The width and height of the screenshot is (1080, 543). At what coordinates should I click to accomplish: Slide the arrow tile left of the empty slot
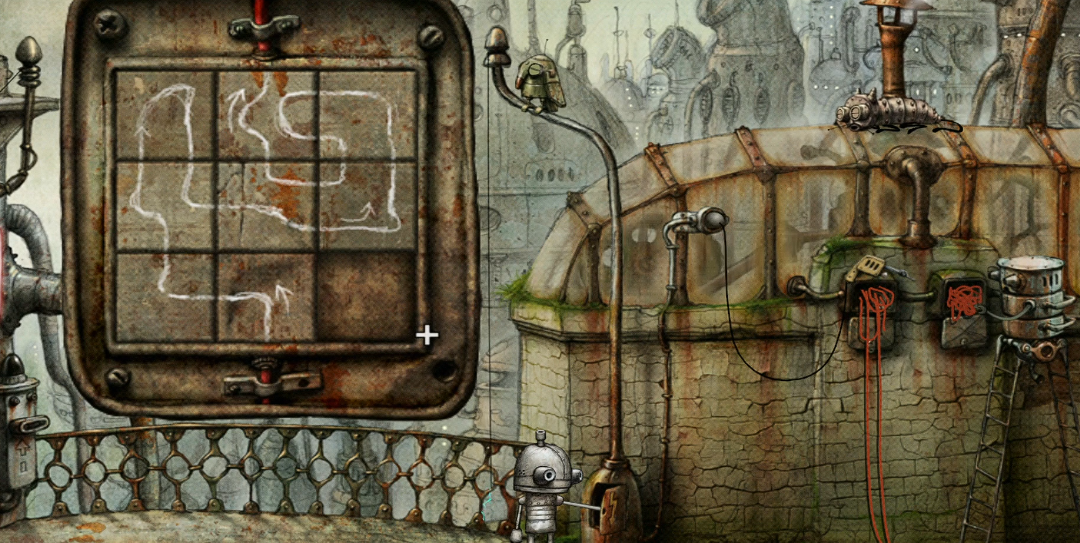pyautogui.click(x=266, y=296)
